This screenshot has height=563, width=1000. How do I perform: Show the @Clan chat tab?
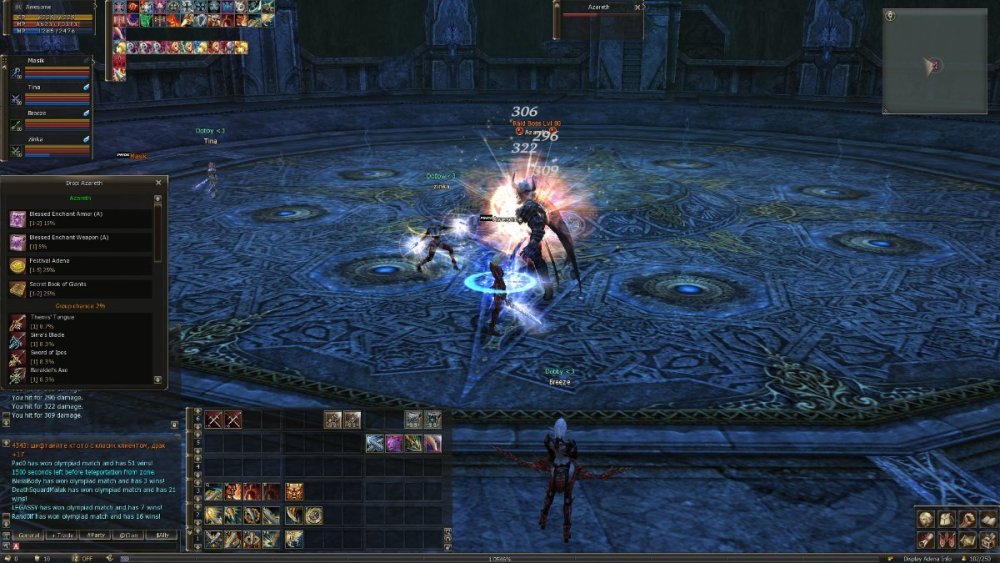[x=128, y=535]
